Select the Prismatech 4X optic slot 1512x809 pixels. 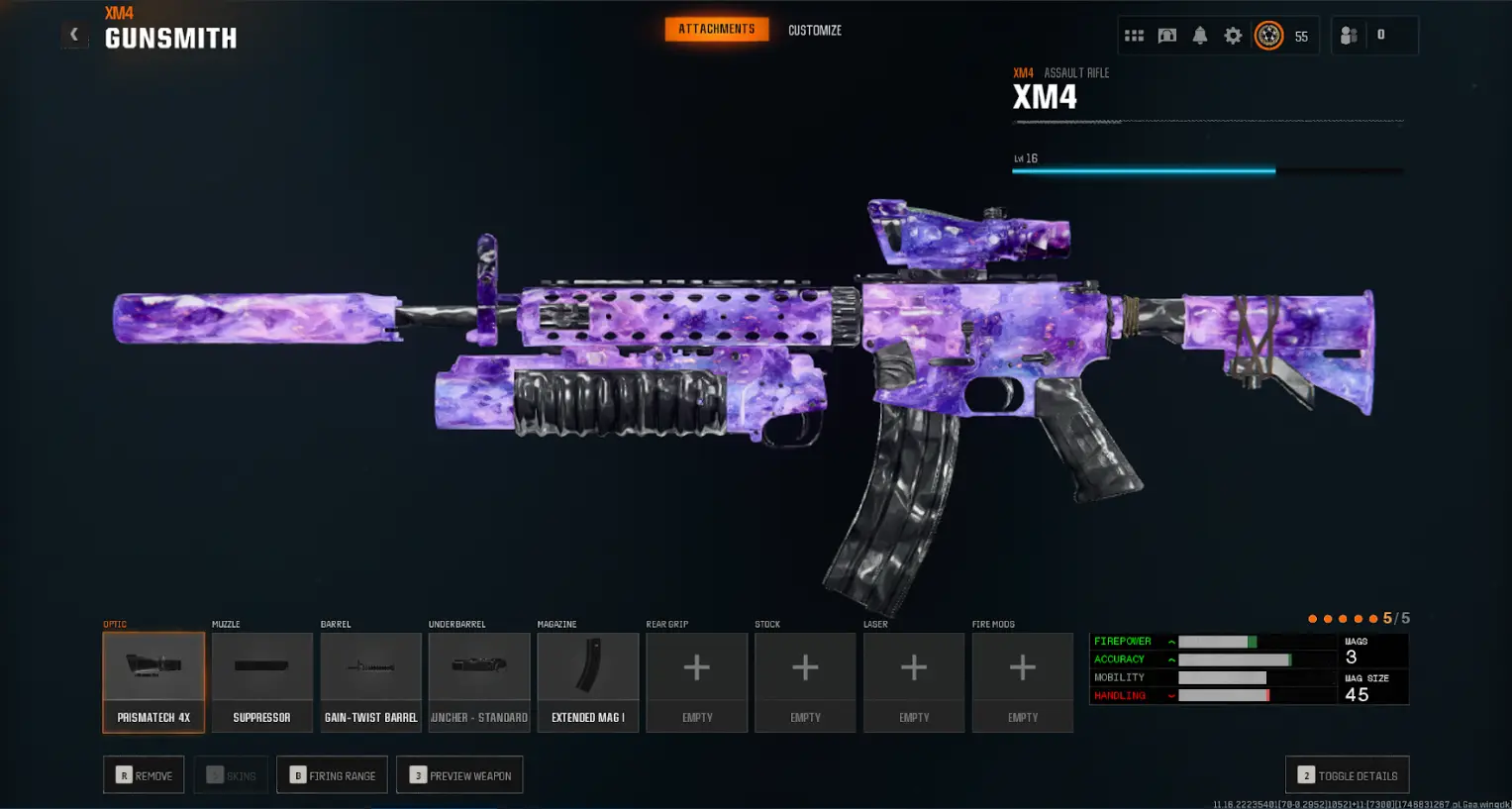tap(153, 682)
